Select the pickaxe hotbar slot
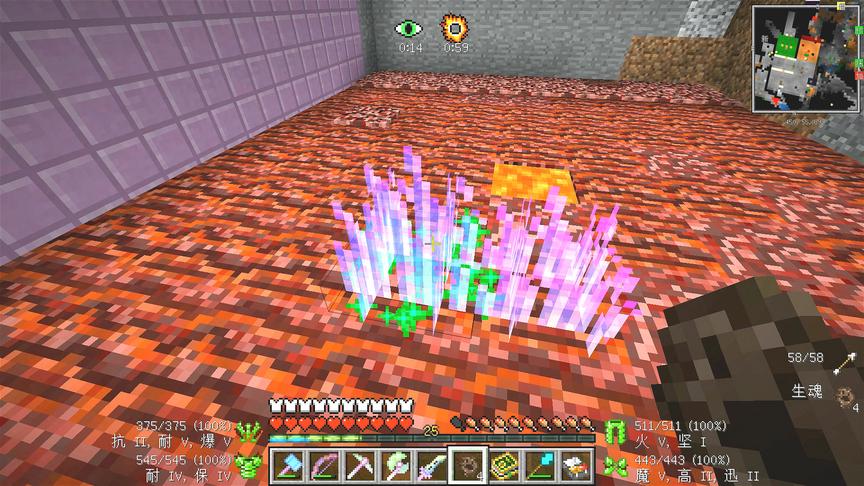This screenshot has width=864, height=486. point(360,466)
